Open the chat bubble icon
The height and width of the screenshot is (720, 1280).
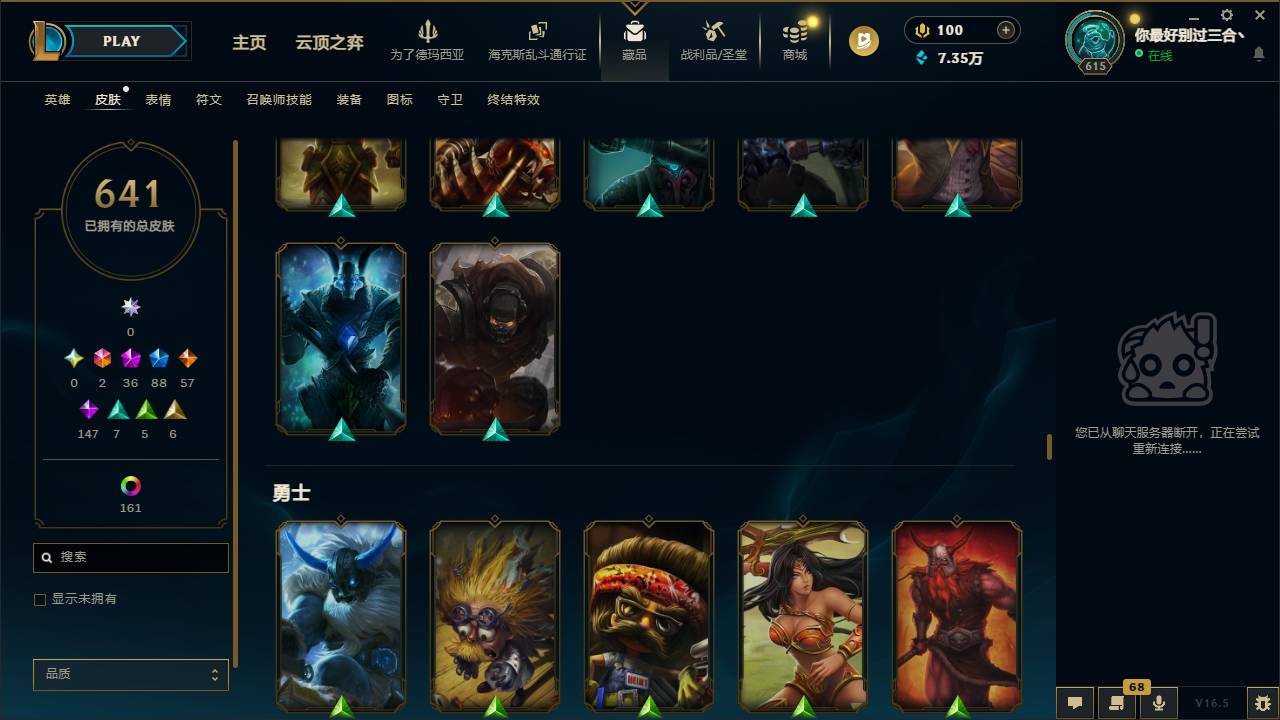(1074, 703)
